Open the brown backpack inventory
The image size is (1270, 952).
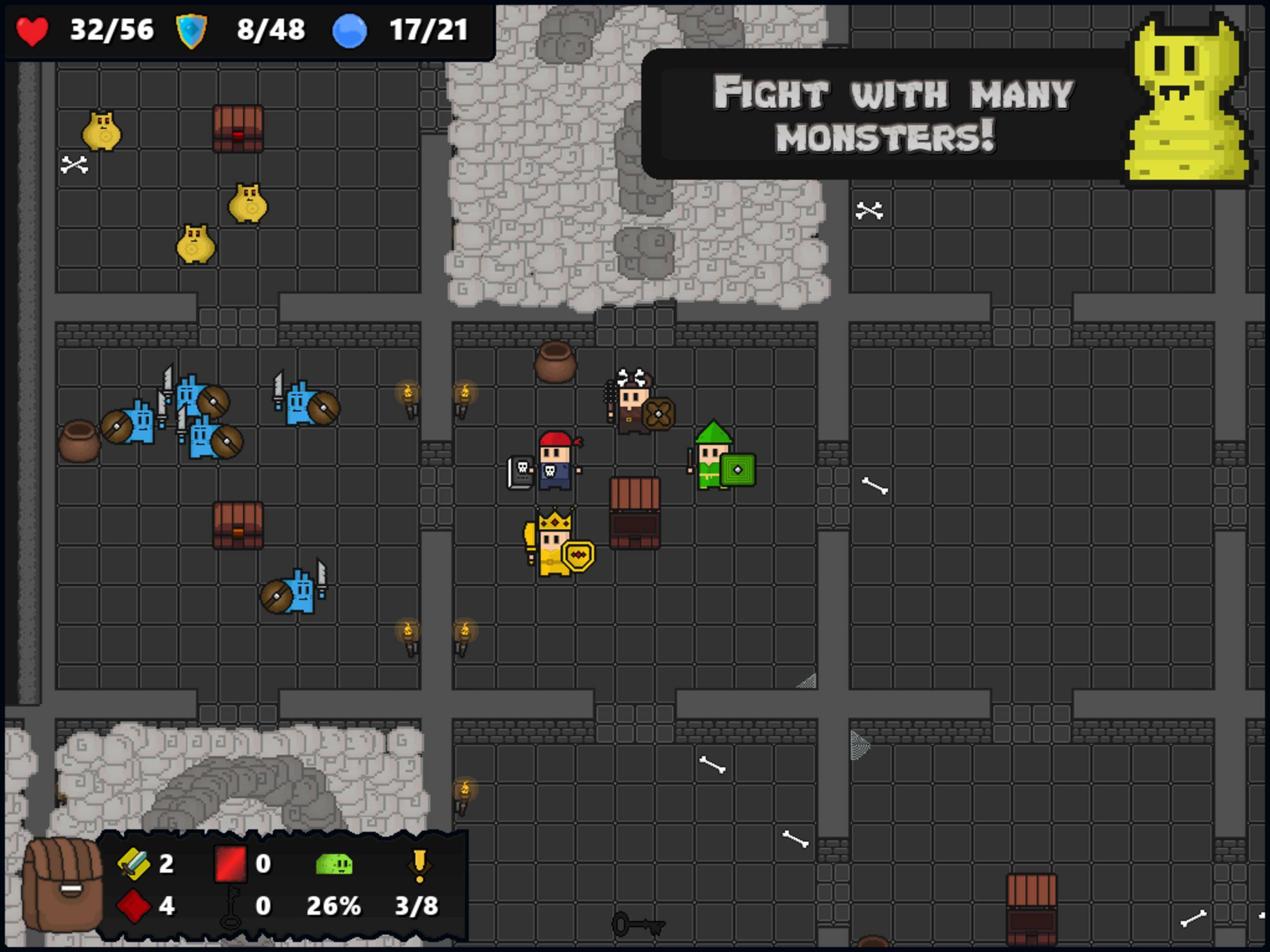coord(62,885)
